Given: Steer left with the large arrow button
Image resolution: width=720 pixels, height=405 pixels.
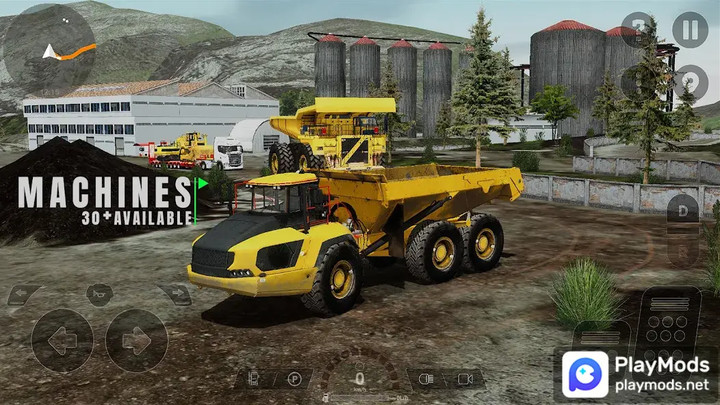Looking at the screenshot, I should pyautogui.click(x=62, y=340).
